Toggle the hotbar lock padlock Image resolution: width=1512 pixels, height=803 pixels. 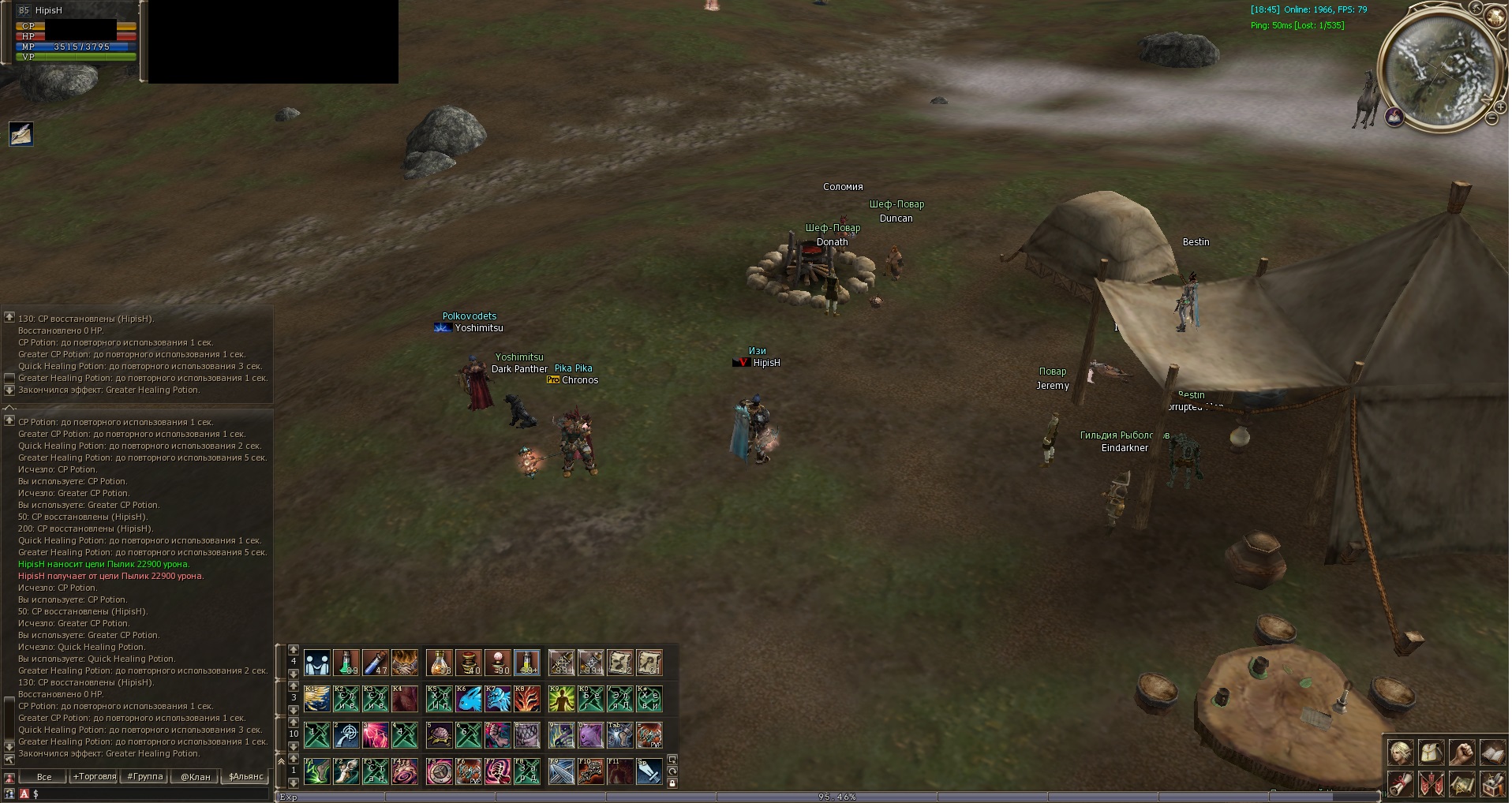tap(672, 783)
